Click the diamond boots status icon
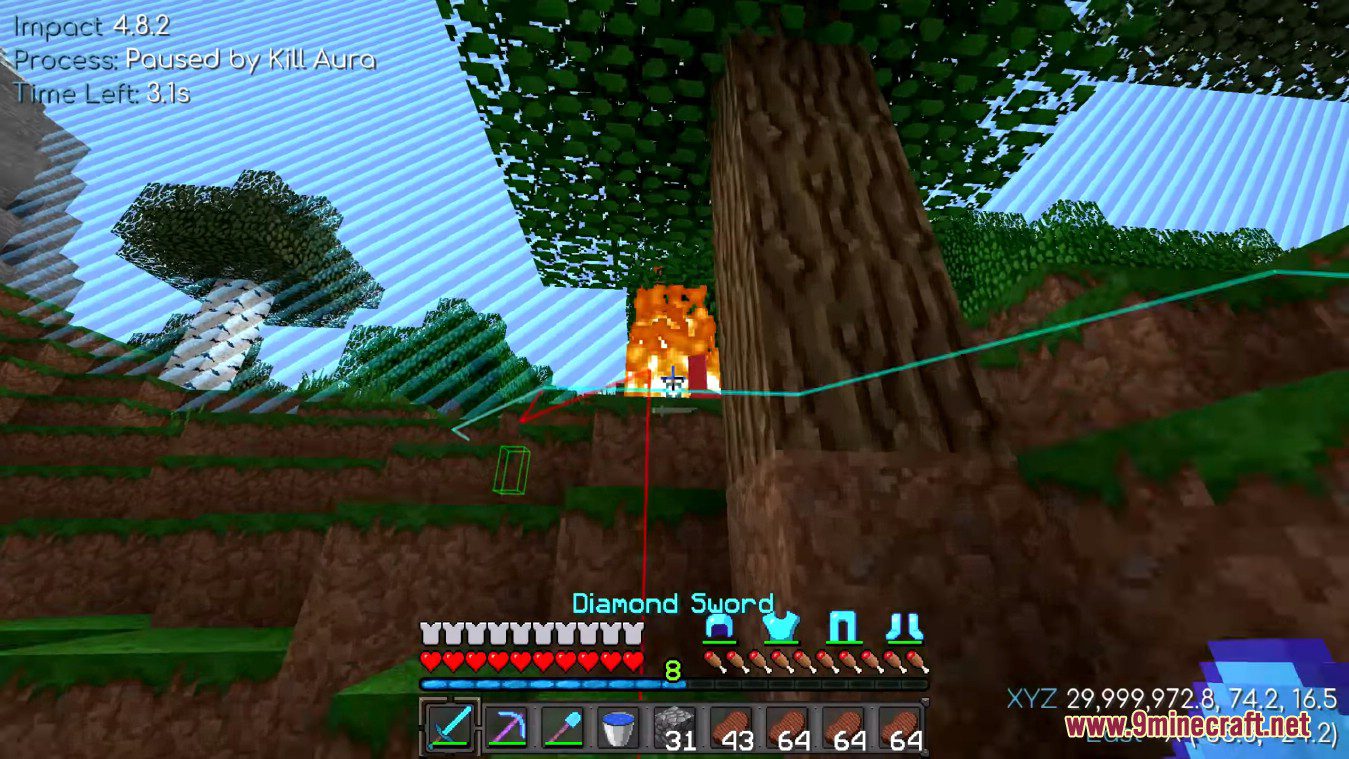This screenshot has width=1349, height=759. click(x=908, y=627)
